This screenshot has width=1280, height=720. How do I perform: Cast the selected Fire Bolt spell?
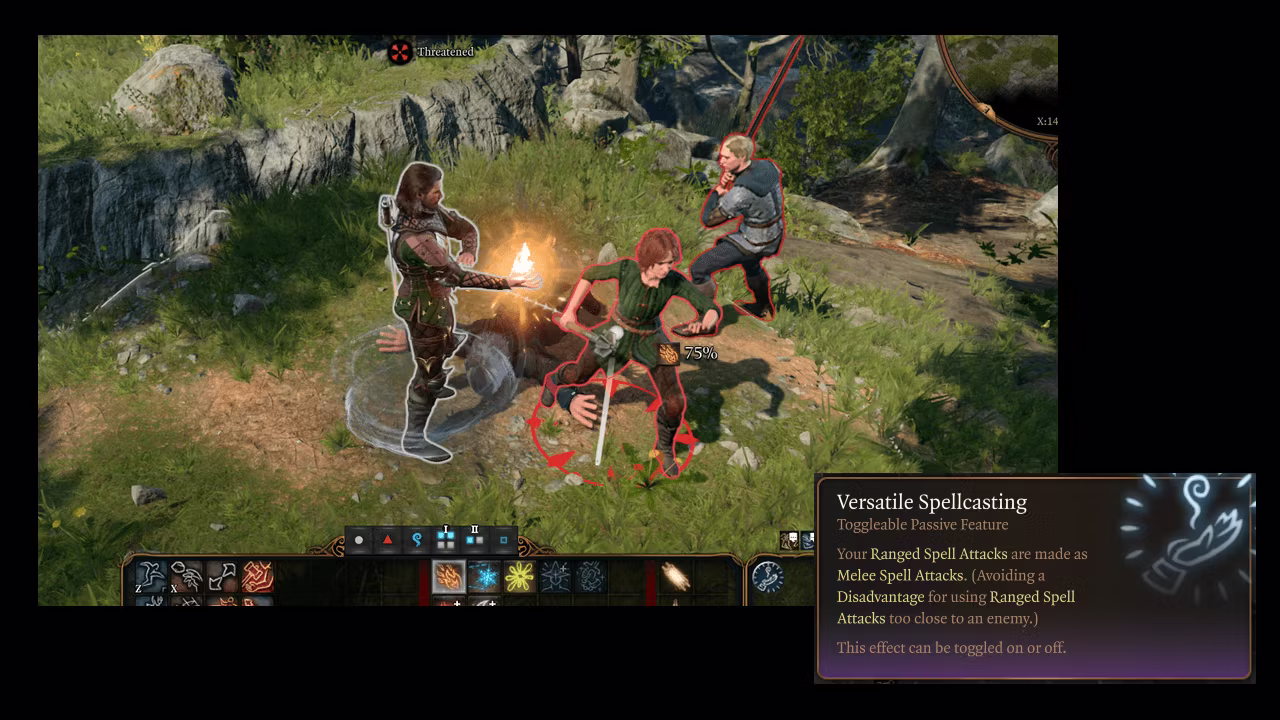(x=448, y=577)
